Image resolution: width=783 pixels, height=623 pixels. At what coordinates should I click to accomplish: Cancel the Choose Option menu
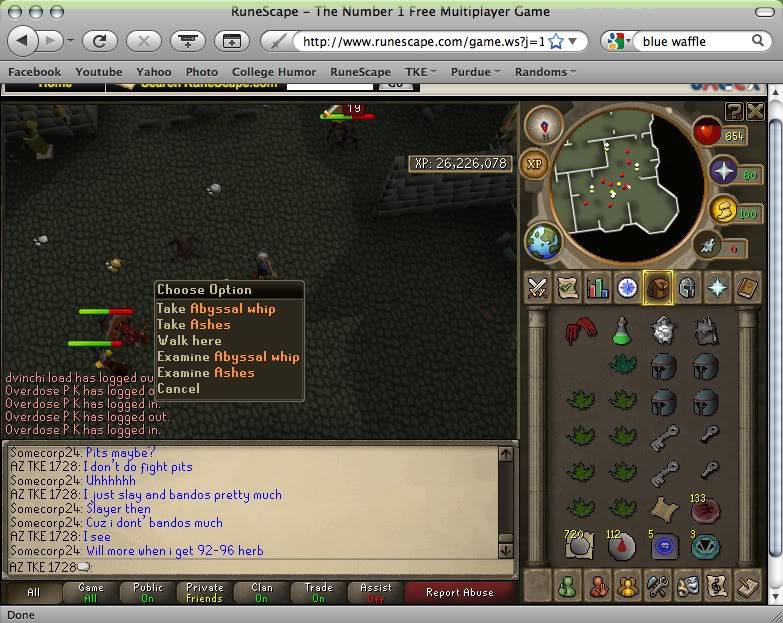178,389
